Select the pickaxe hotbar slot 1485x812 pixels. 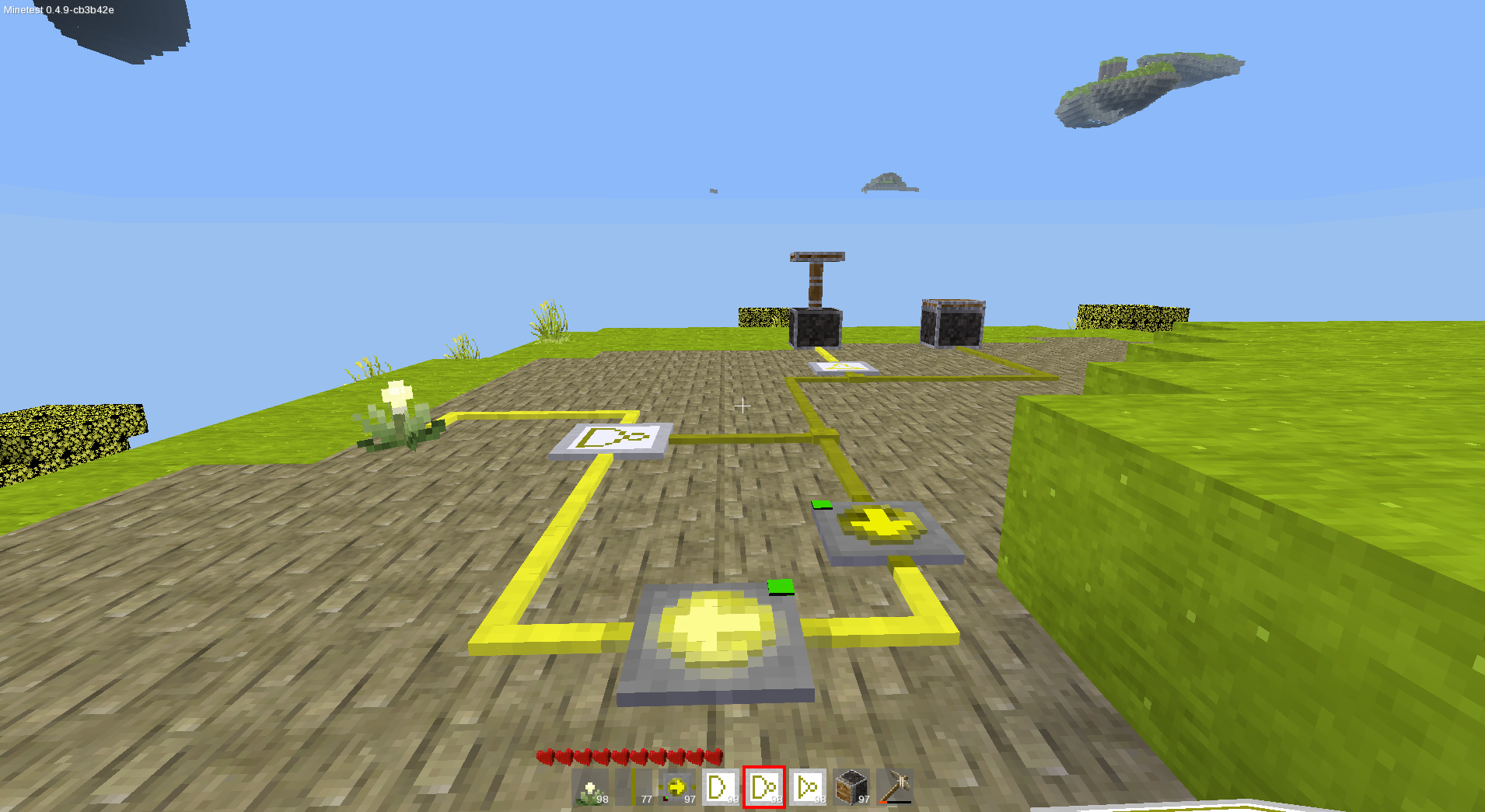pos(894,785)
